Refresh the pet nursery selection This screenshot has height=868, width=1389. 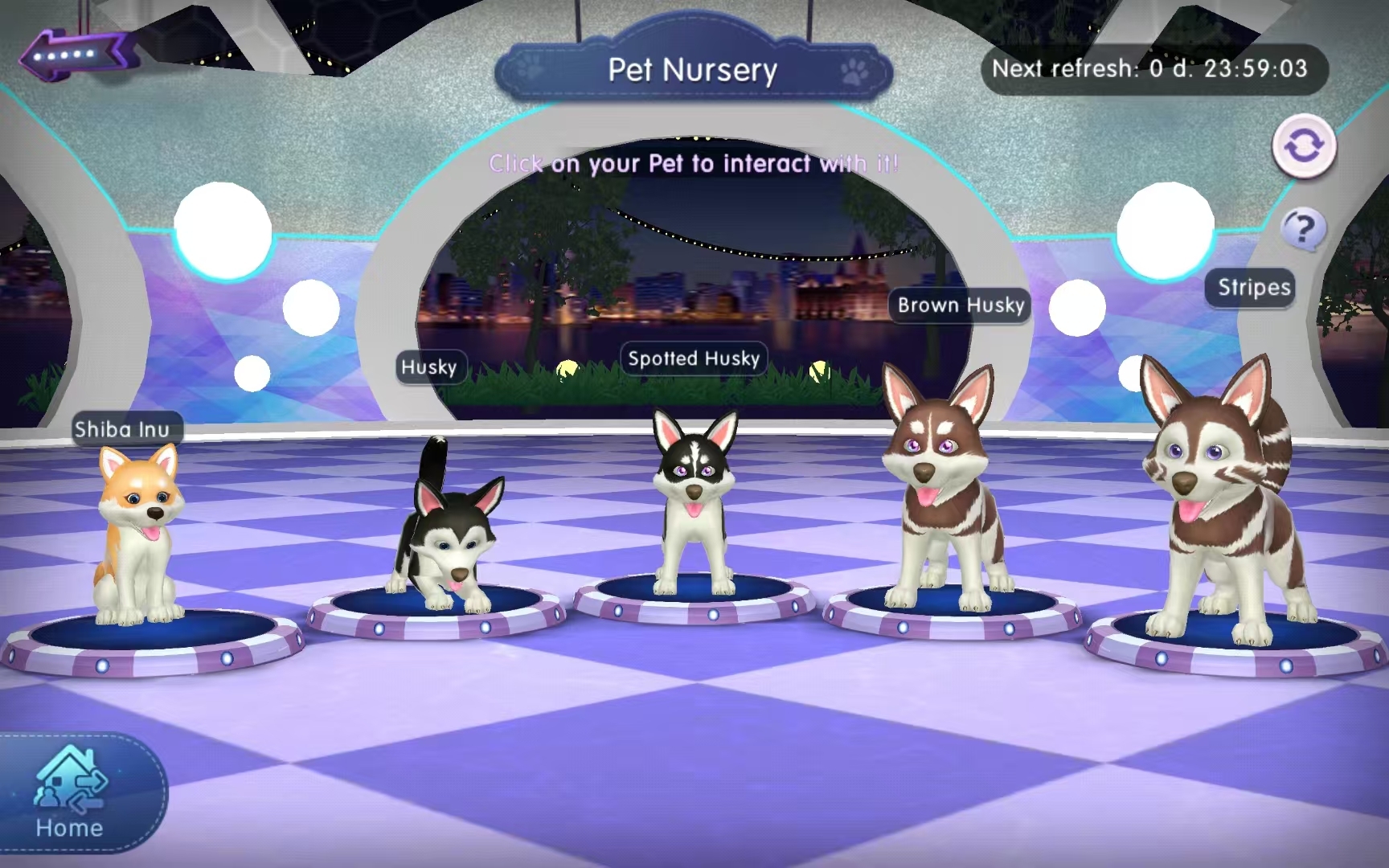pyautogui.click(x=1303, y=146)
